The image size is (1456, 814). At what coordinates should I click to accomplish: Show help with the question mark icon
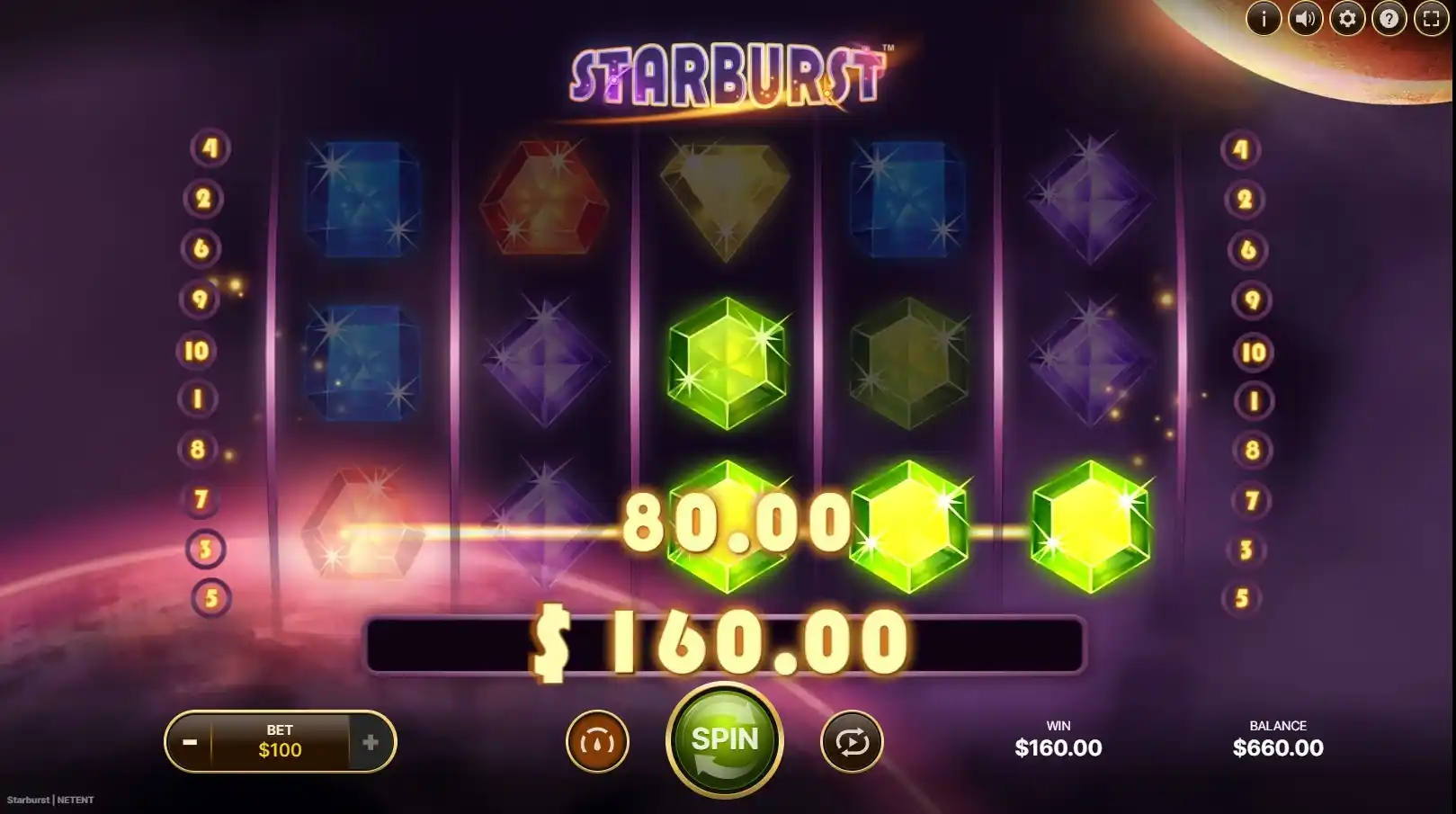(1389, 18)
